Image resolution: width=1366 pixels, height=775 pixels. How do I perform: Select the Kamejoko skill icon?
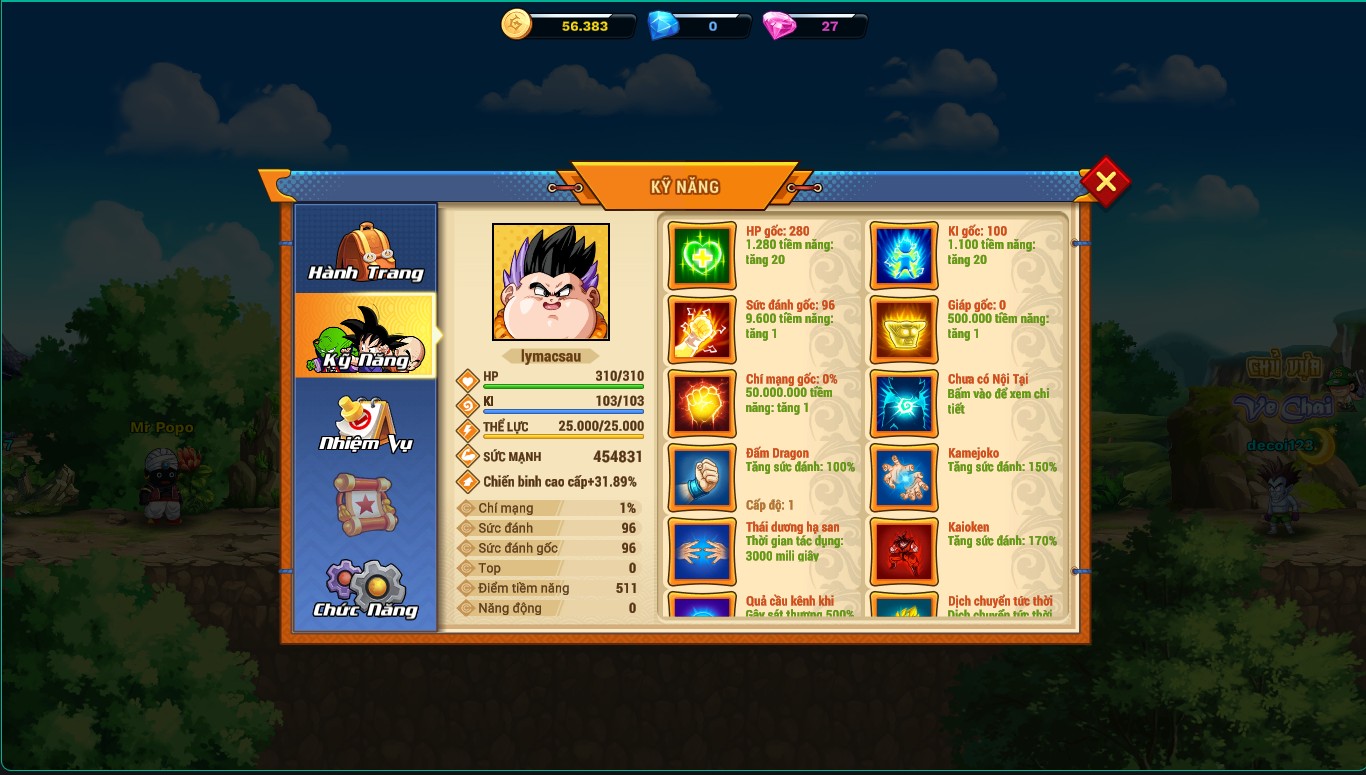pos(904,478)
